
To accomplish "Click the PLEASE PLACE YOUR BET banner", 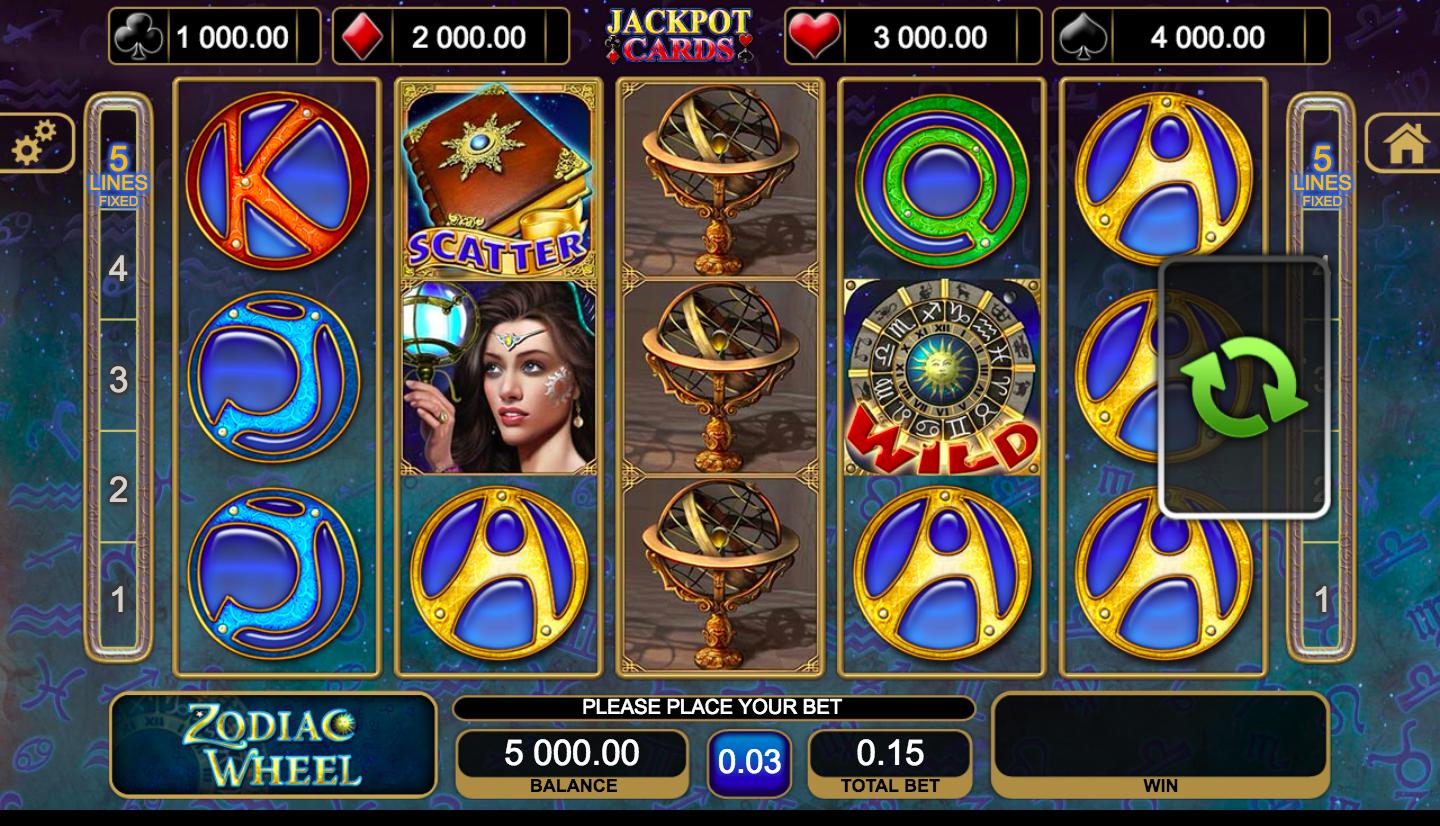I will click(x=713, y=707).
